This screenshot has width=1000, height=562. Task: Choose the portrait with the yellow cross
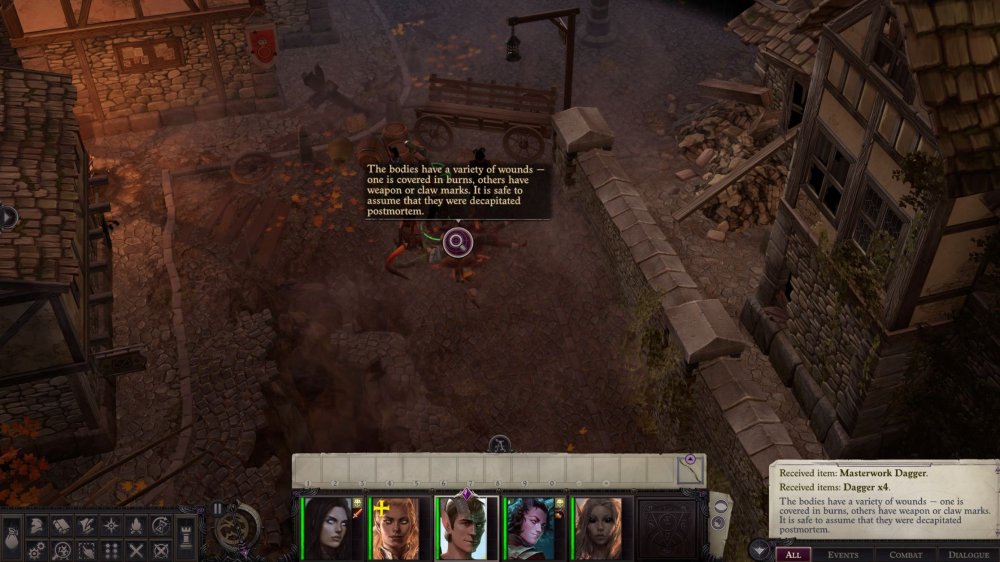[398, 527]
